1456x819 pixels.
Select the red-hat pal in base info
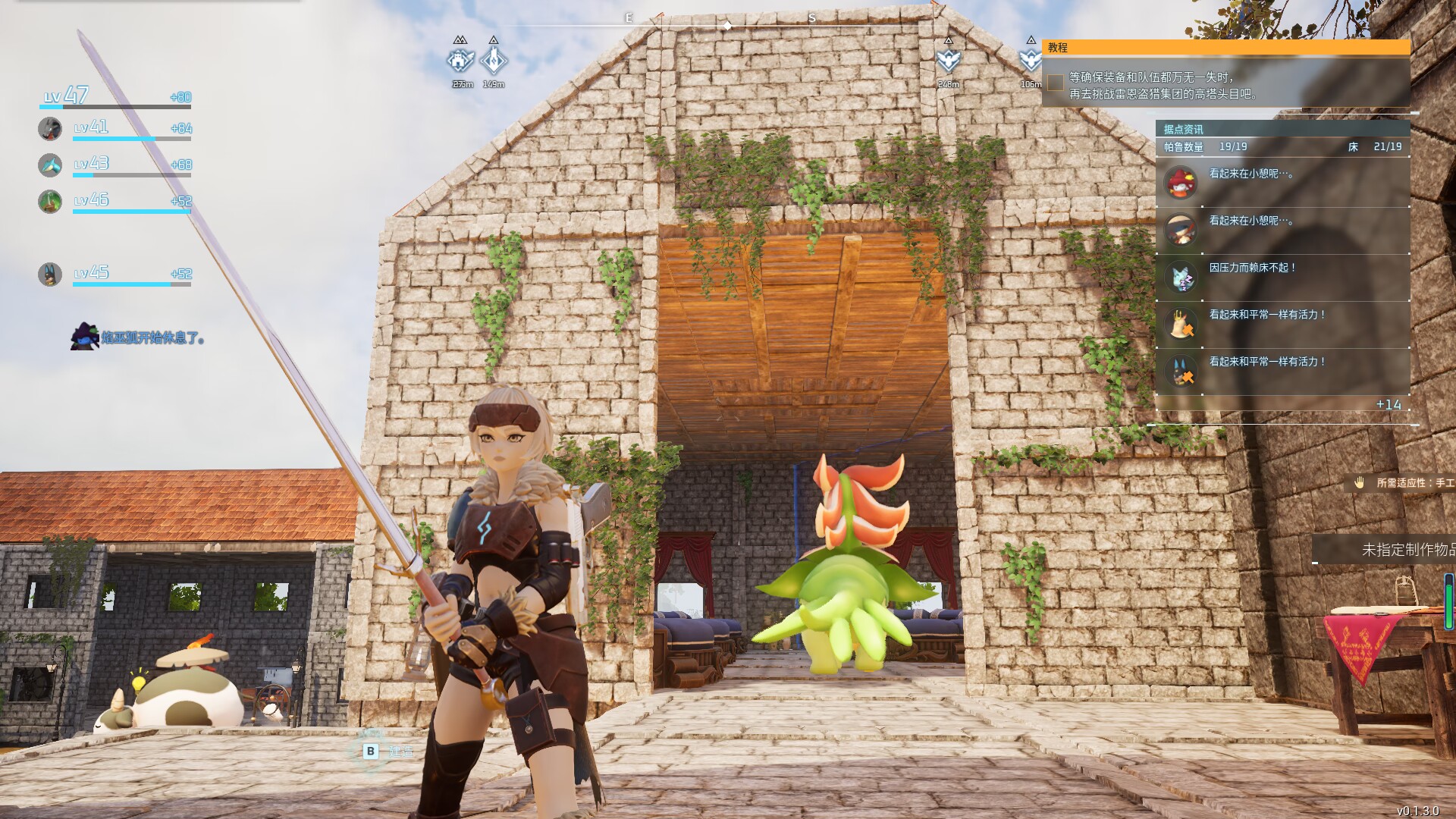1181,183
